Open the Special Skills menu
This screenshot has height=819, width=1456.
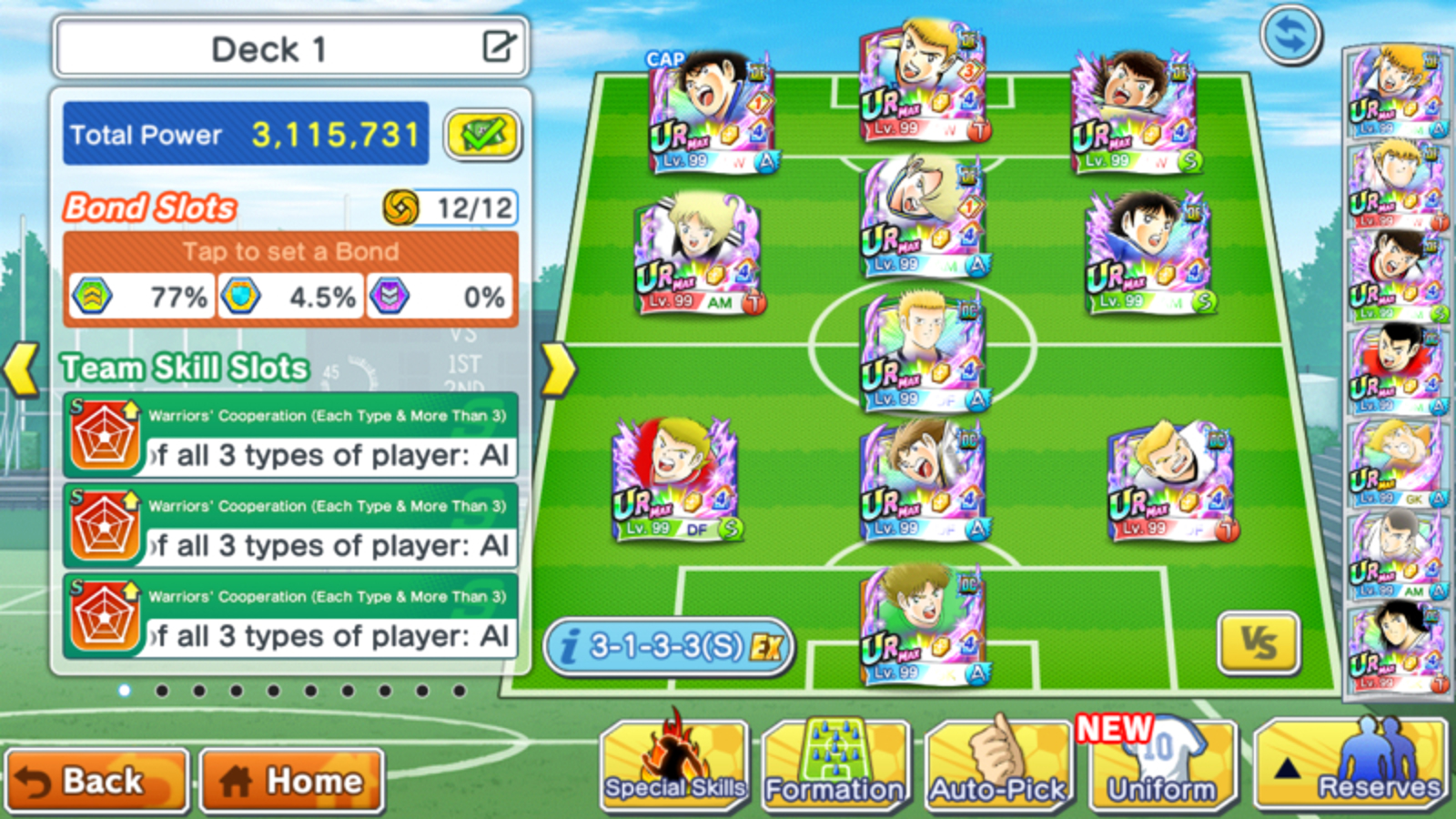click(674, 766)
